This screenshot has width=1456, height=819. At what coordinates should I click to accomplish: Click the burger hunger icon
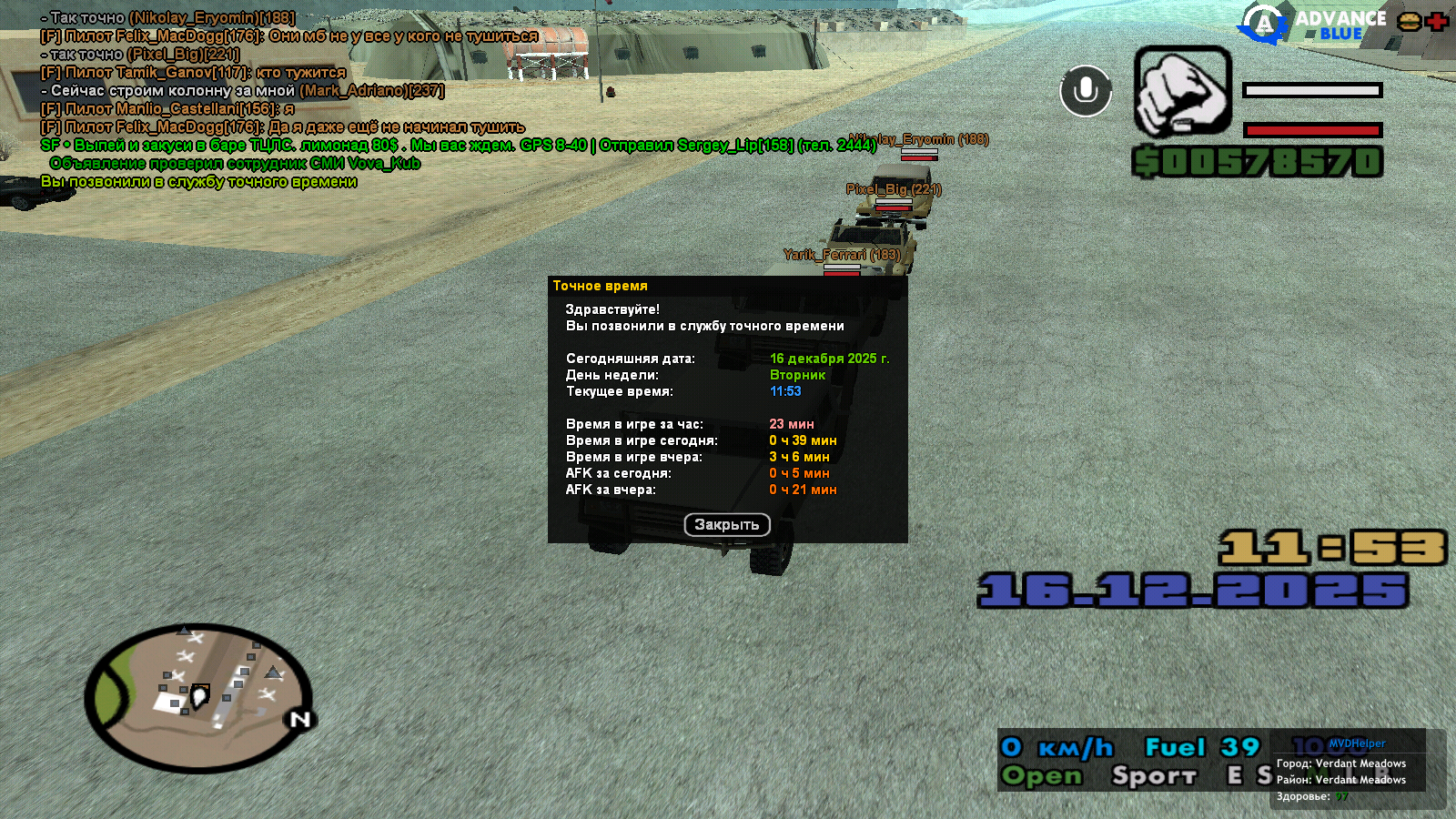pyautogui.click(x=1410, y=22)
